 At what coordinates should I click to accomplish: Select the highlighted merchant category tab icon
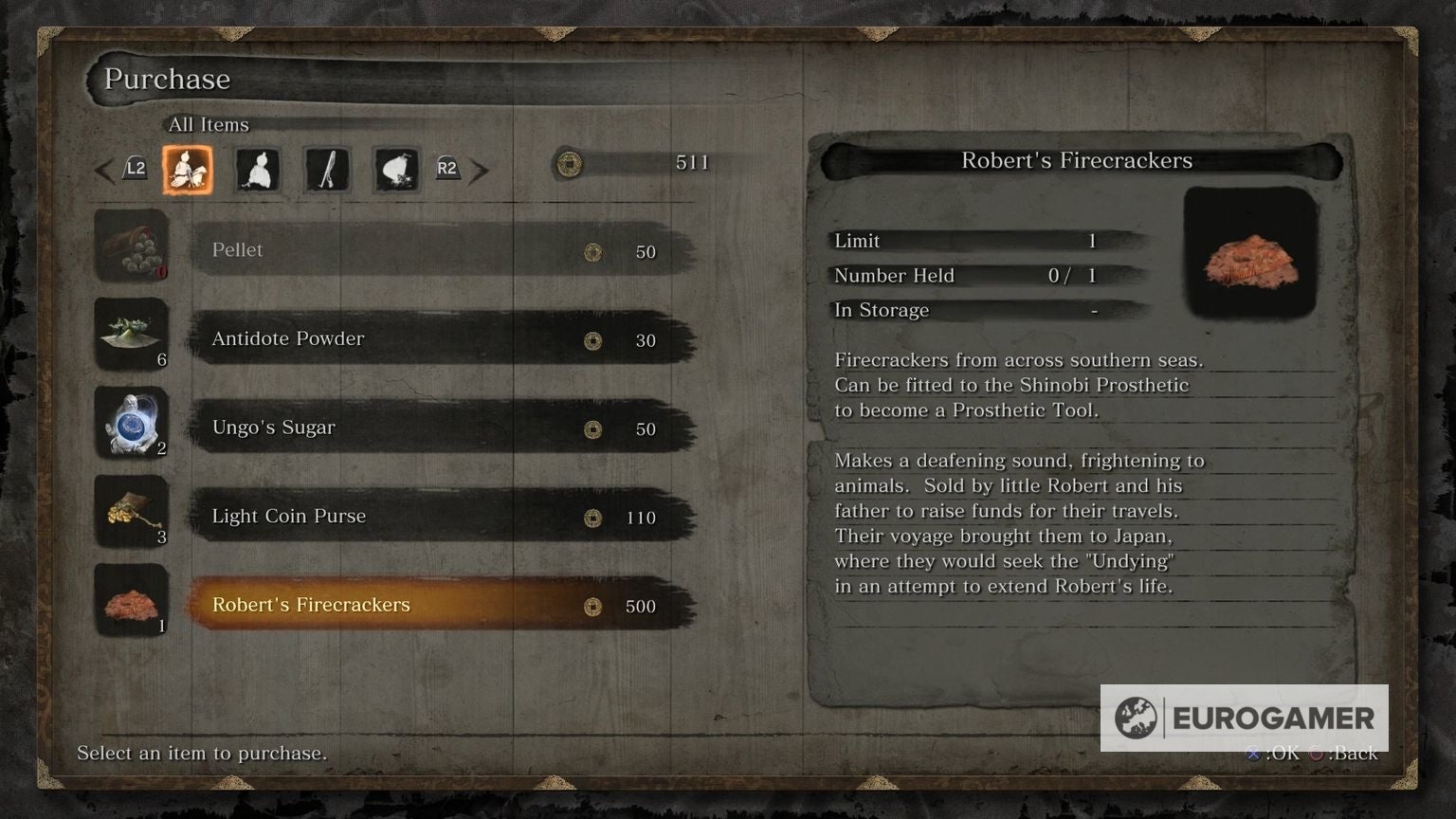(x=188, y=169)
